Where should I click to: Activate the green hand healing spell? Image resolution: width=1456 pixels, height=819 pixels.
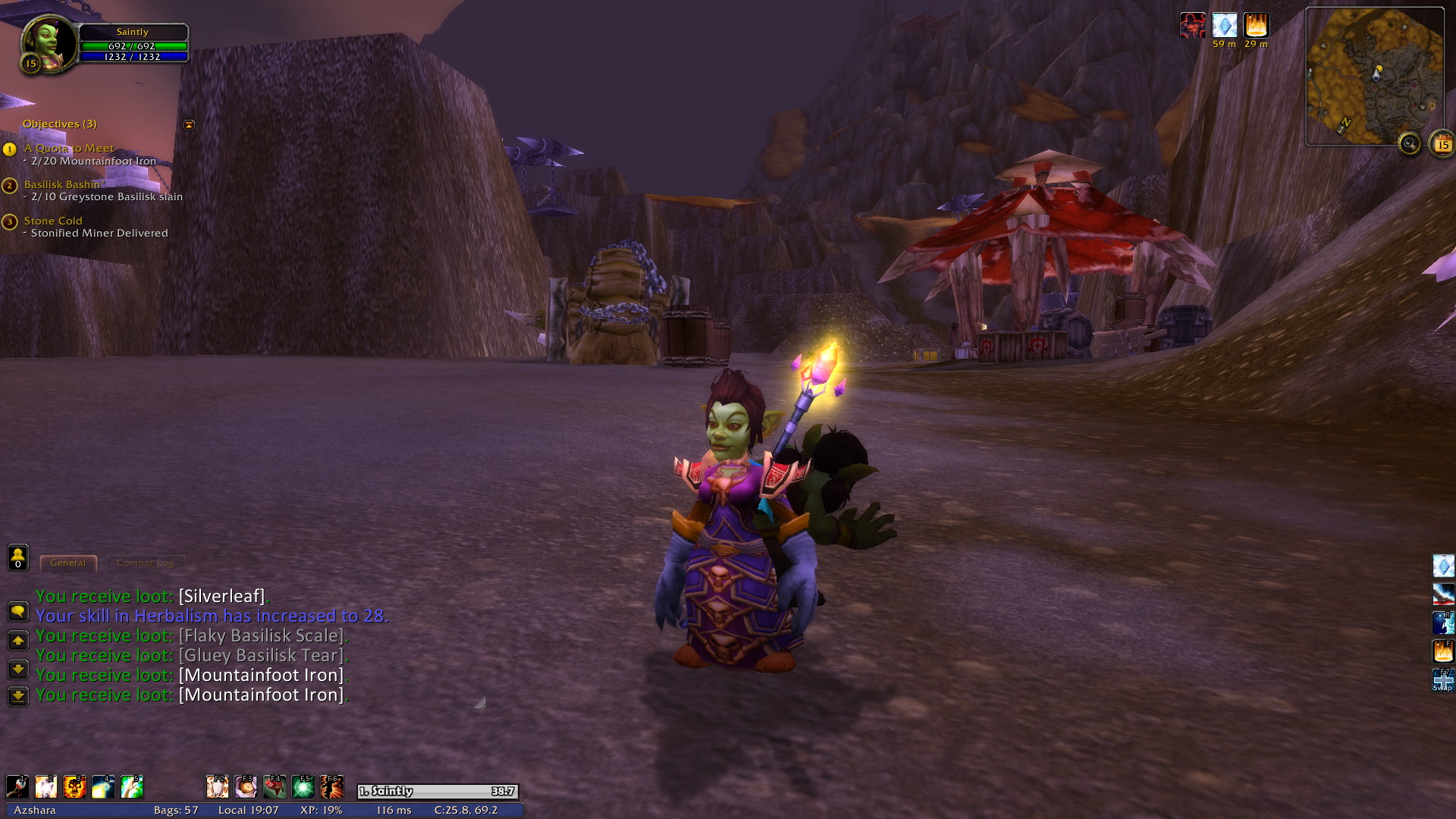point(132,786)
